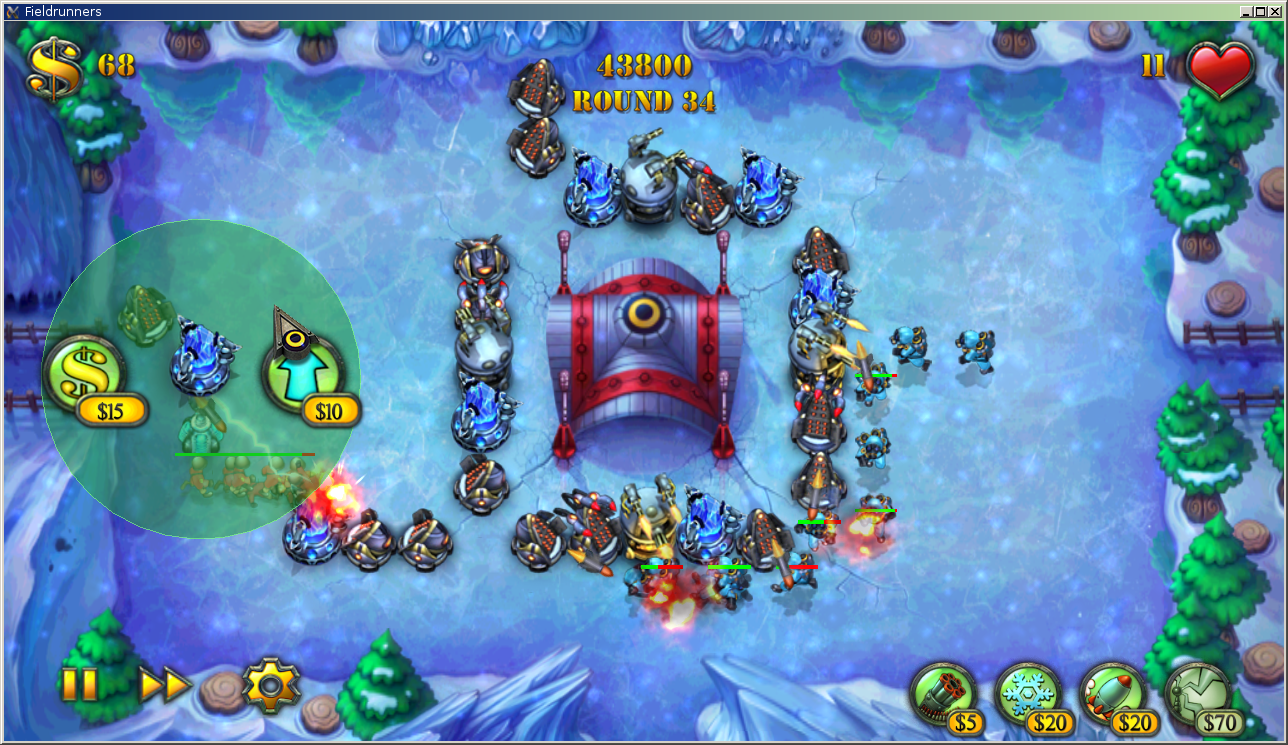This screenshot has width=1288, height=745.
Task: Minimize the Fieldrunners window
Action: point(1246,11)
